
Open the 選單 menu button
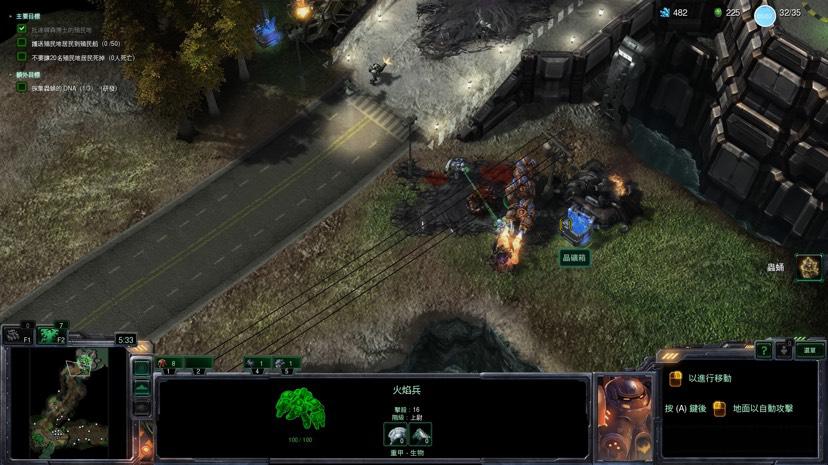(x=808, y=350)
